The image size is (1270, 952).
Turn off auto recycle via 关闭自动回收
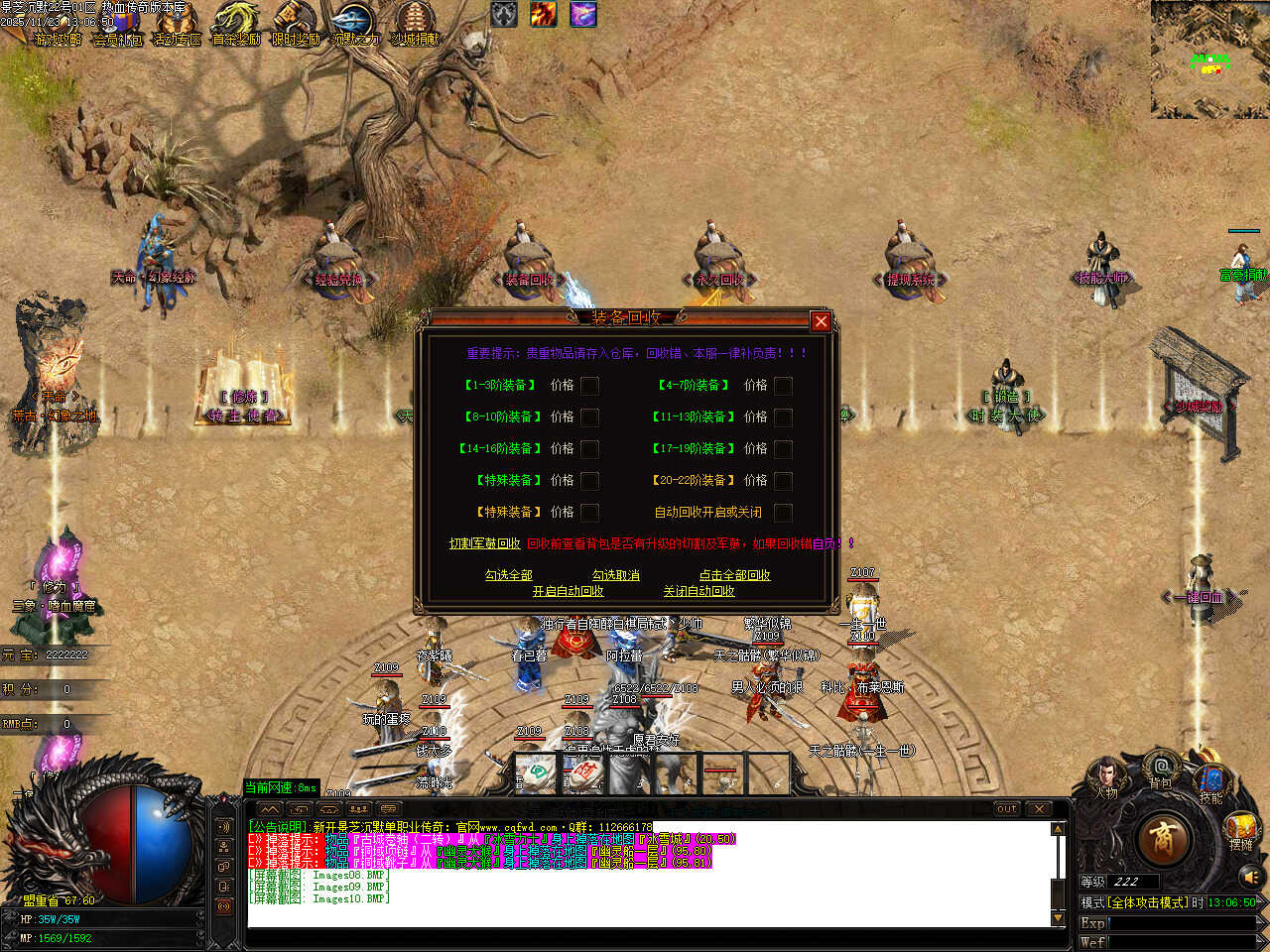pyautogui.click(x=698, y=591)
